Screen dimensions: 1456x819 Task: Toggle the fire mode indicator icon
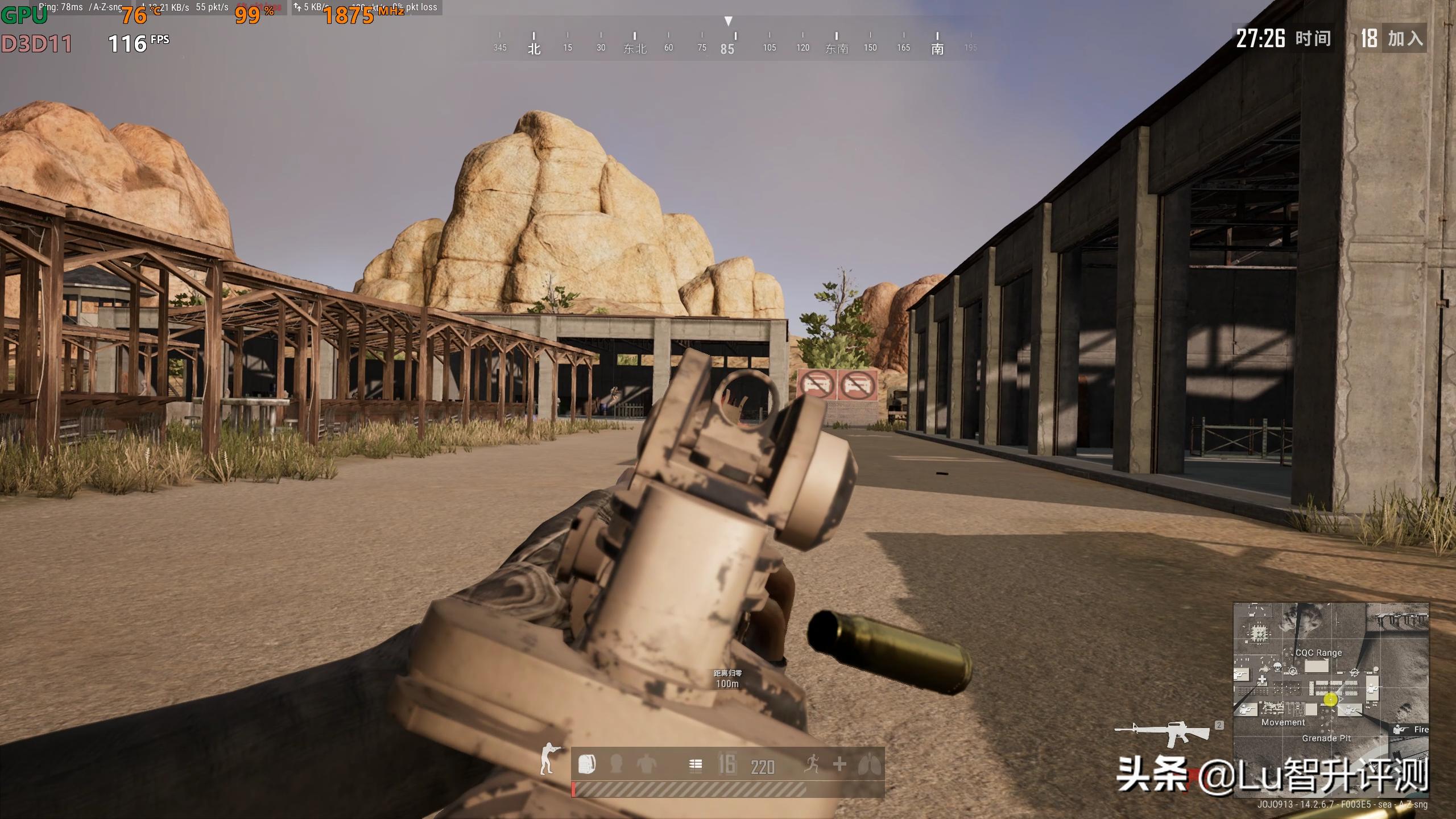click(x=695, y=765)
